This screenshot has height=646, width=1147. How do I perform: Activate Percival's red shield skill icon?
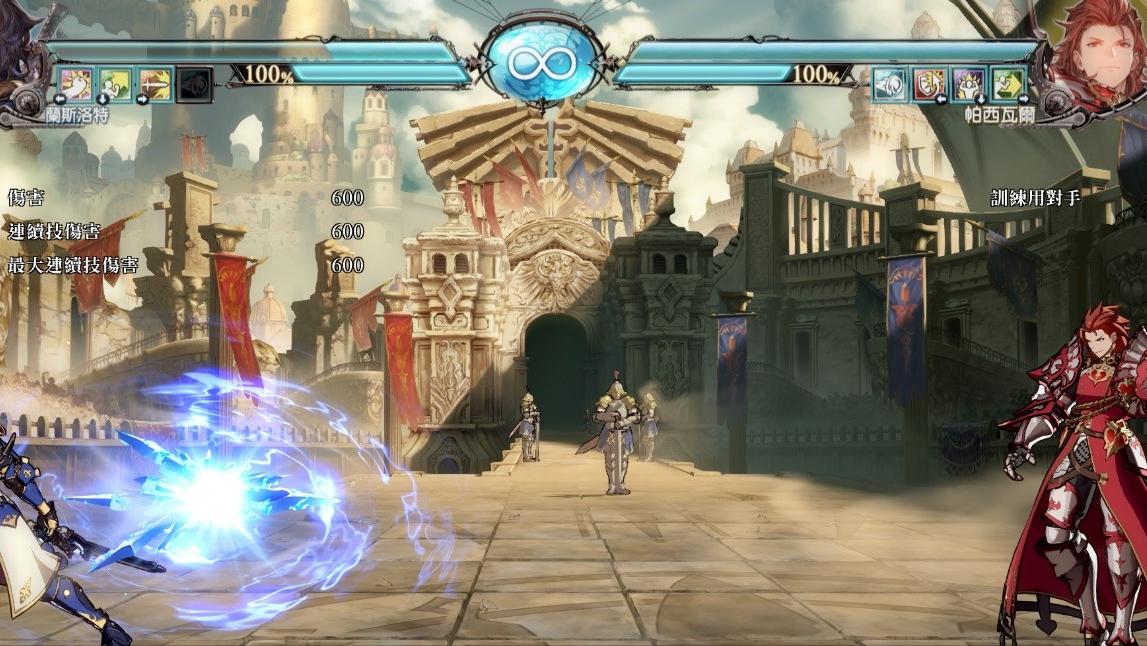tap(929, 84)
